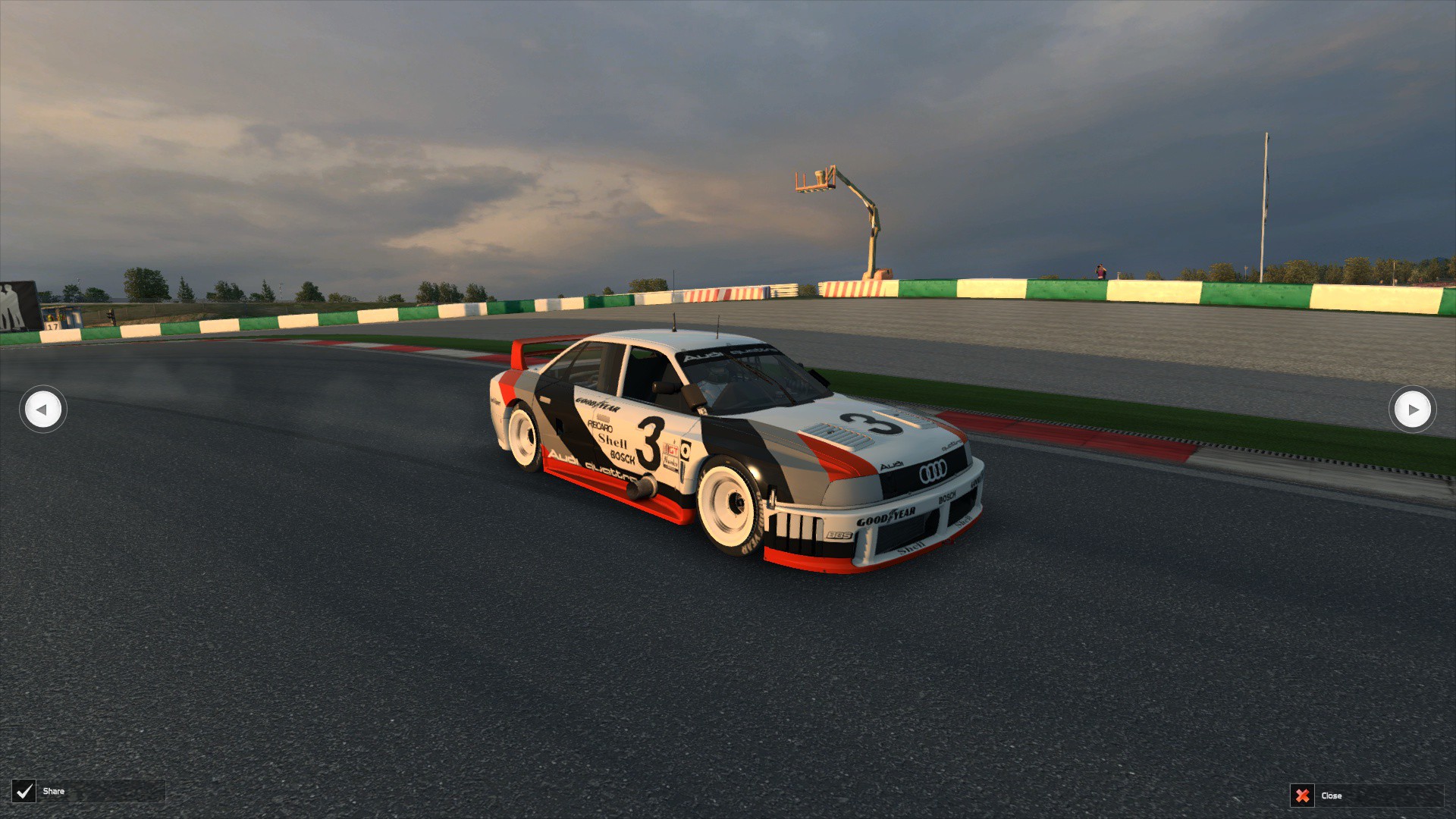Image resolution: width=1456 pixels, height=819 pixels.
Task: Go to the previous screenshot
Action: pos(42,409)
